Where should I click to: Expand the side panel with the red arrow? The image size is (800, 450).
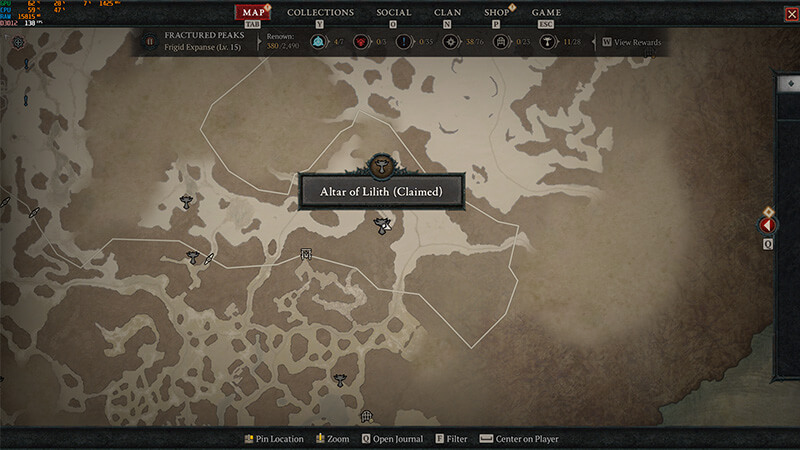(x=768, y=226)
